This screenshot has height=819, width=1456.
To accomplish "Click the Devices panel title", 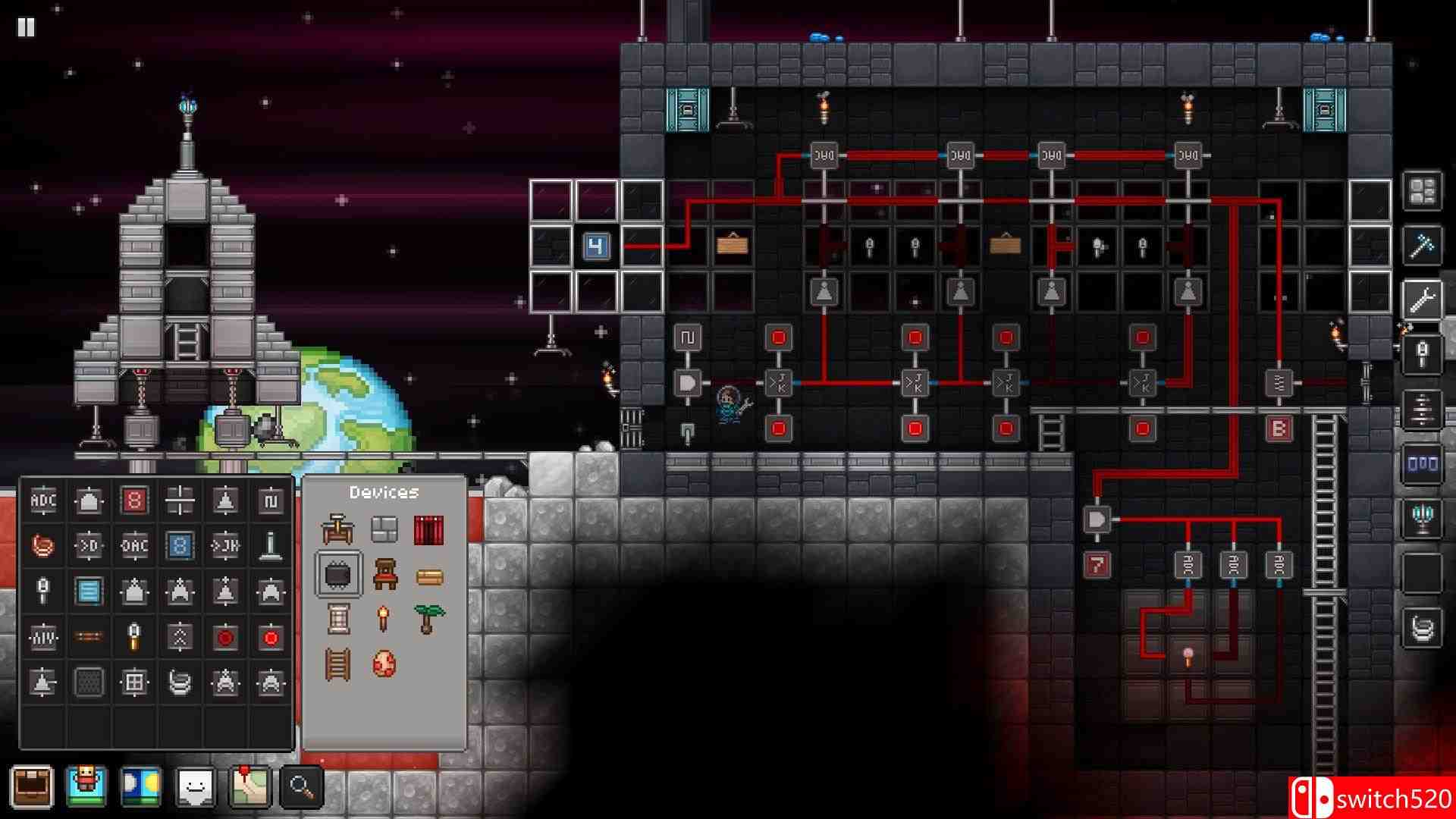I will pos(384,491).
